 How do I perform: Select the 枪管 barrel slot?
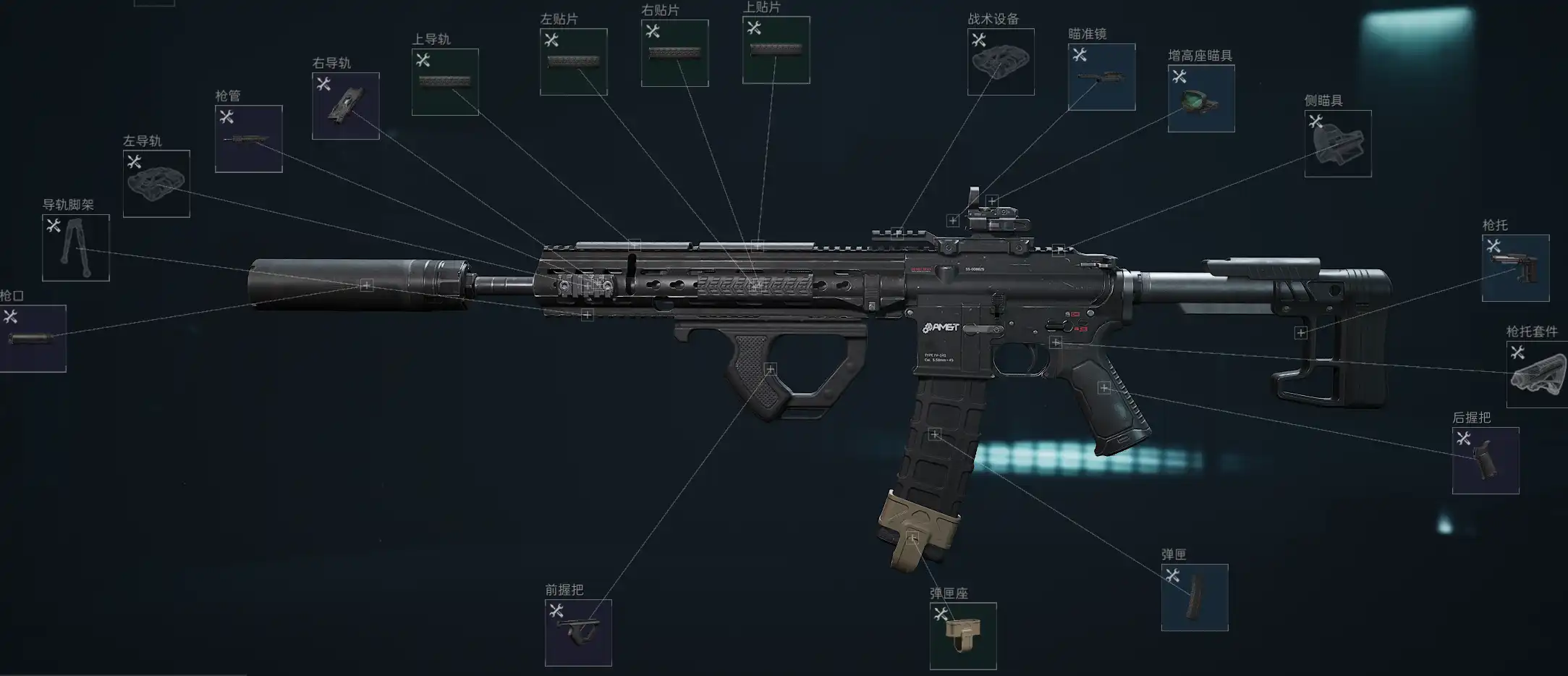pyautogui.click(x=248, y=139)
